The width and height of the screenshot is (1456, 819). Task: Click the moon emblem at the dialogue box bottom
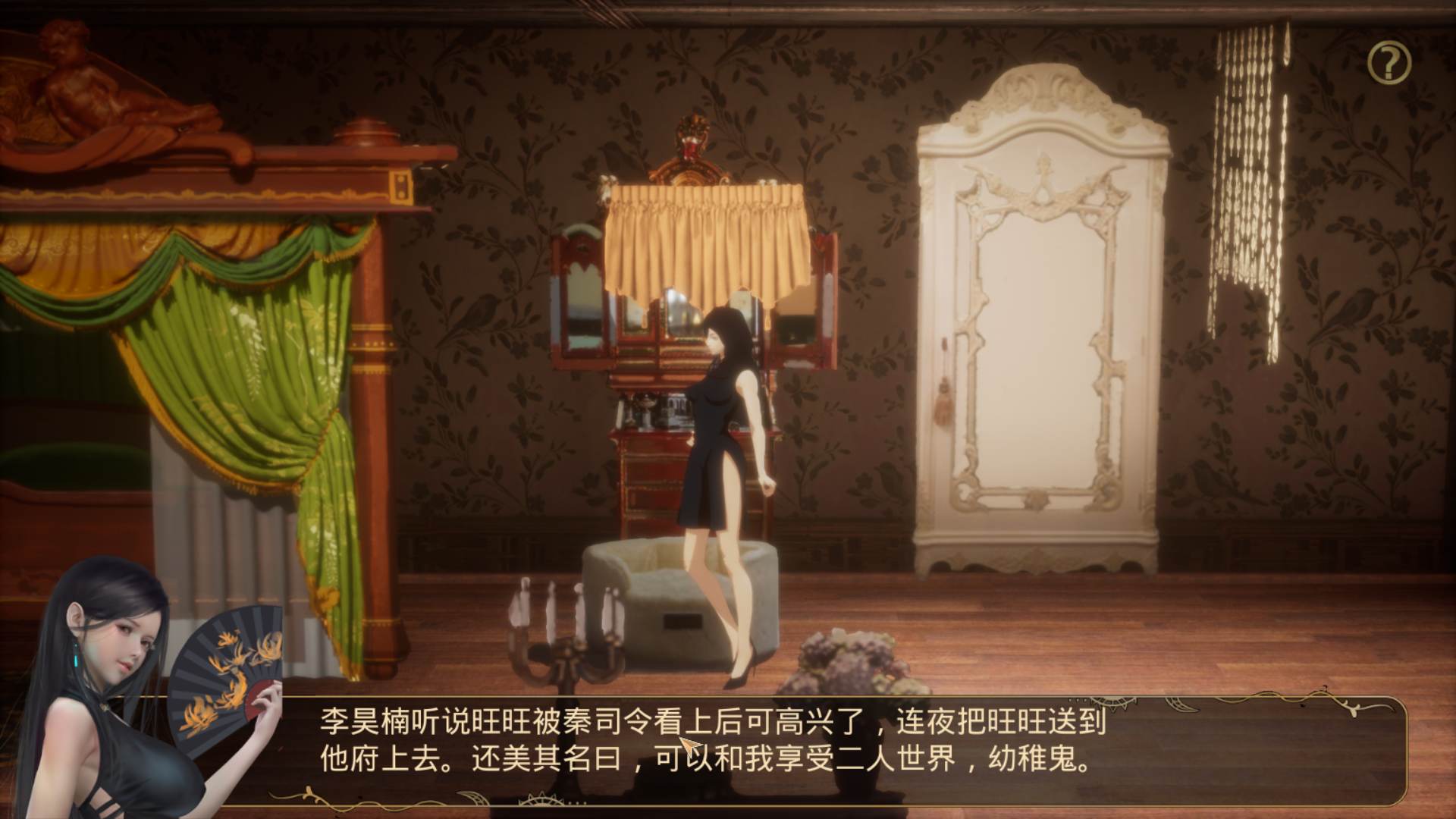point(472,797)
